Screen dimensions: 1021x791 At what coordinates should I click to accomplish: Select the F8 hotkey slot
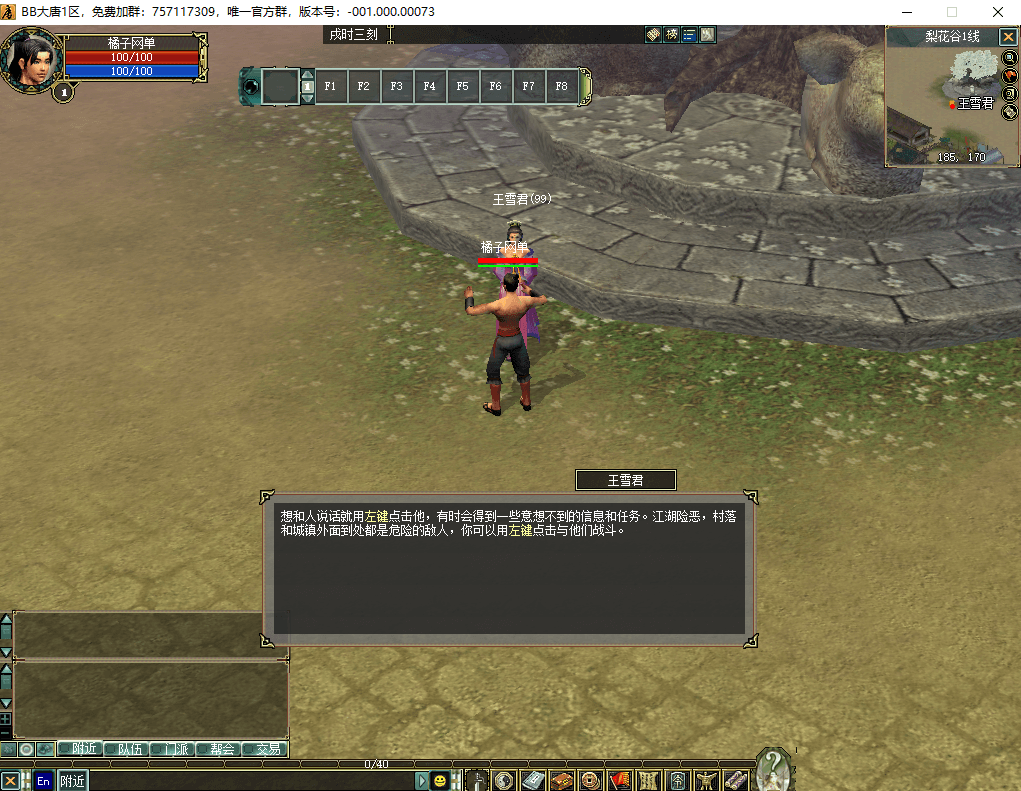561,86
